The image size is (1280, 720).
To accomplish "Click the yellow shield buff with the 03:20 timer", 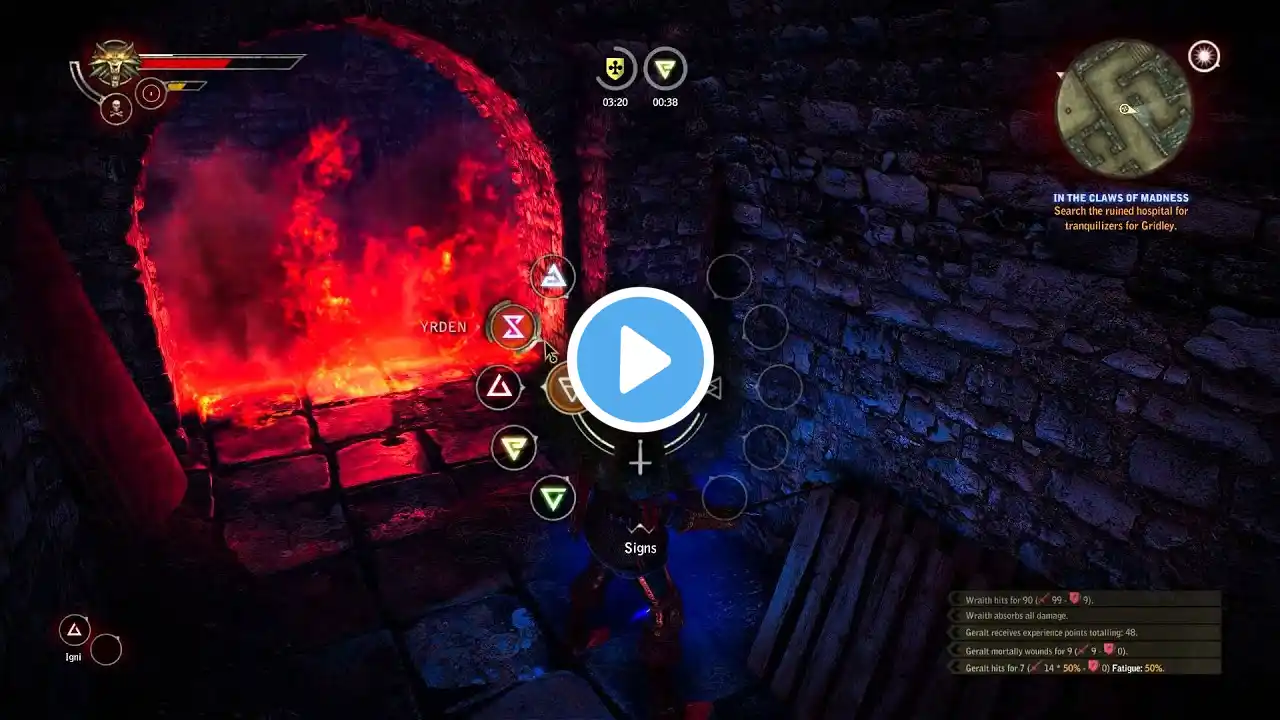I will click(x=615, y=69).
